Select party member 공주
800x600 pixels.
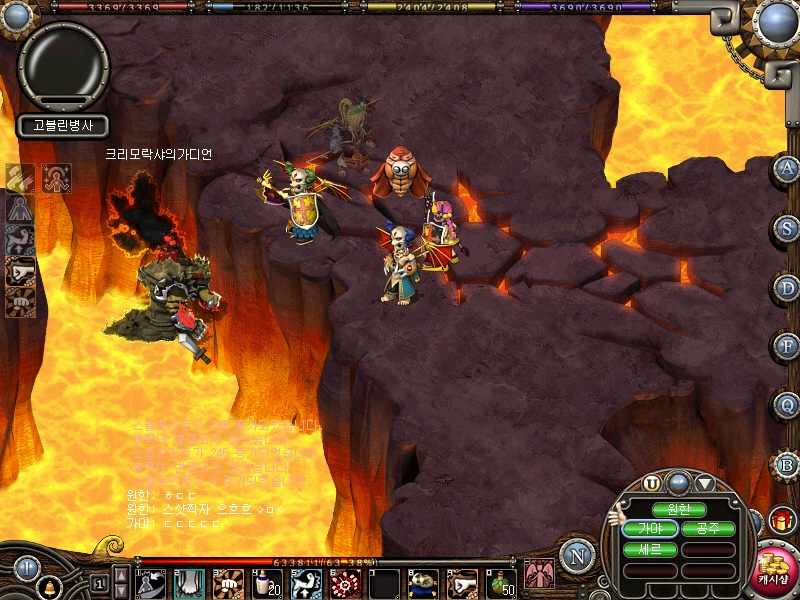click(709, 528)
